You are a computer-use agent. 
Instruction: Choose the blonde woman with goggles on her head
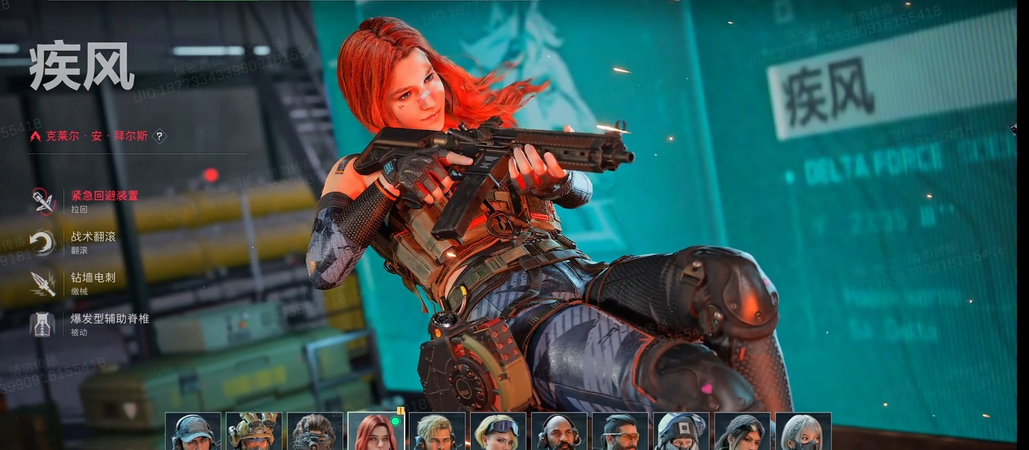tap(498, 432)
